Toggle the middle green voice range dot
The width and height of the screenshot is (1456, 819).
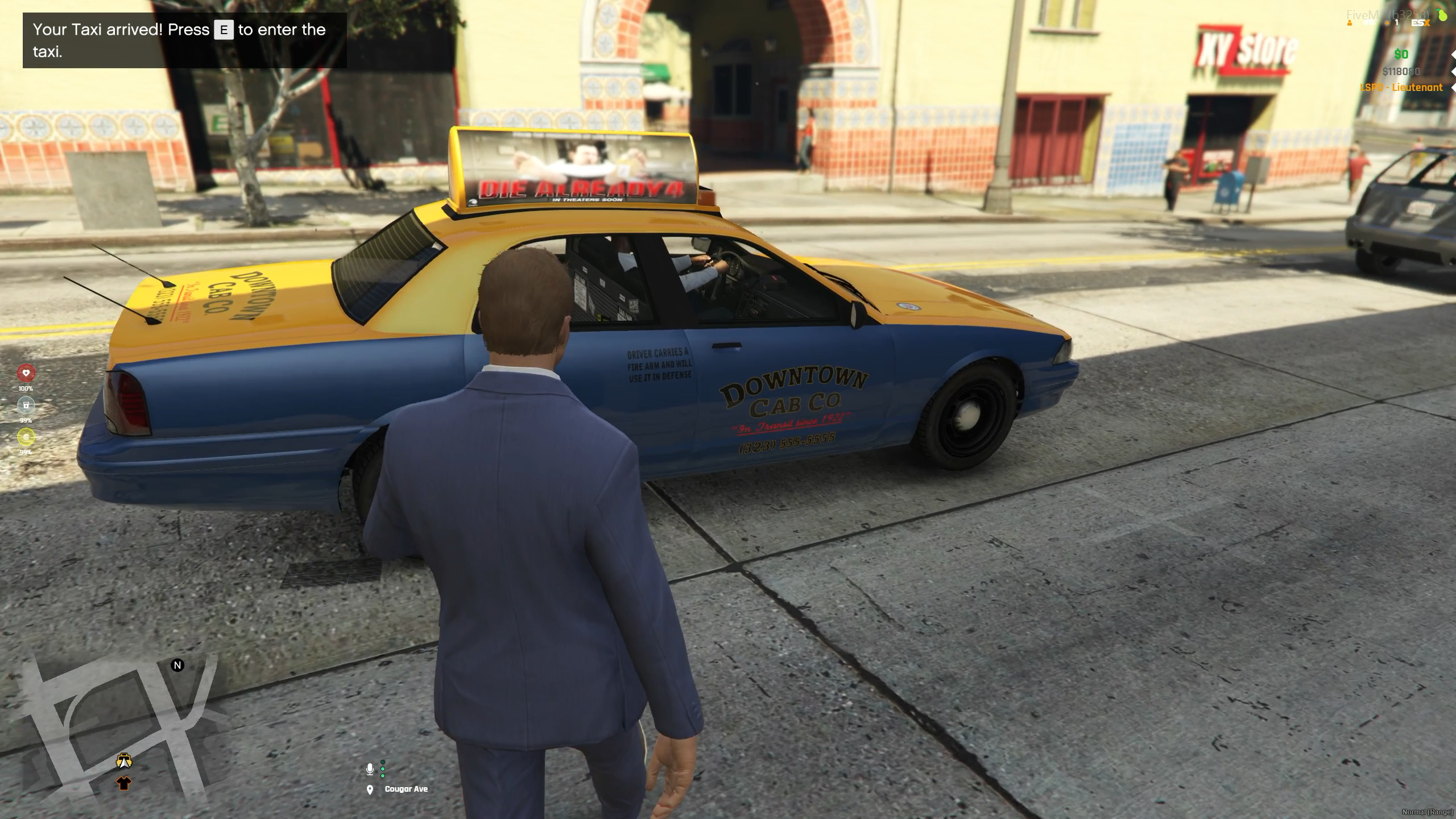tap(383, 769)
